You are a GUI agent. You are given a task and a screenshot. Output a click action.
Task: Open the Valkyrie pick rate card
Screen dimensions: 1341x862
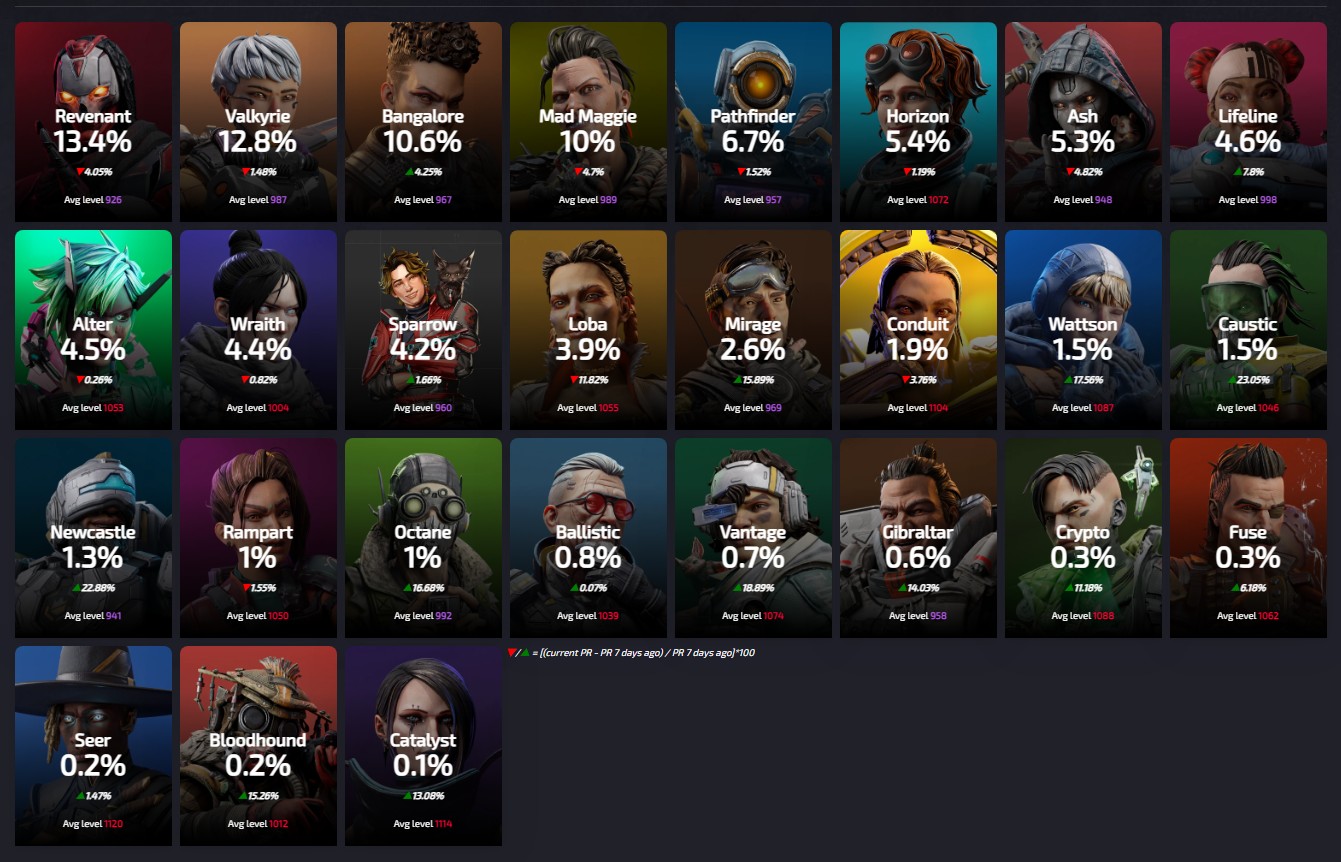pos(258,122)
